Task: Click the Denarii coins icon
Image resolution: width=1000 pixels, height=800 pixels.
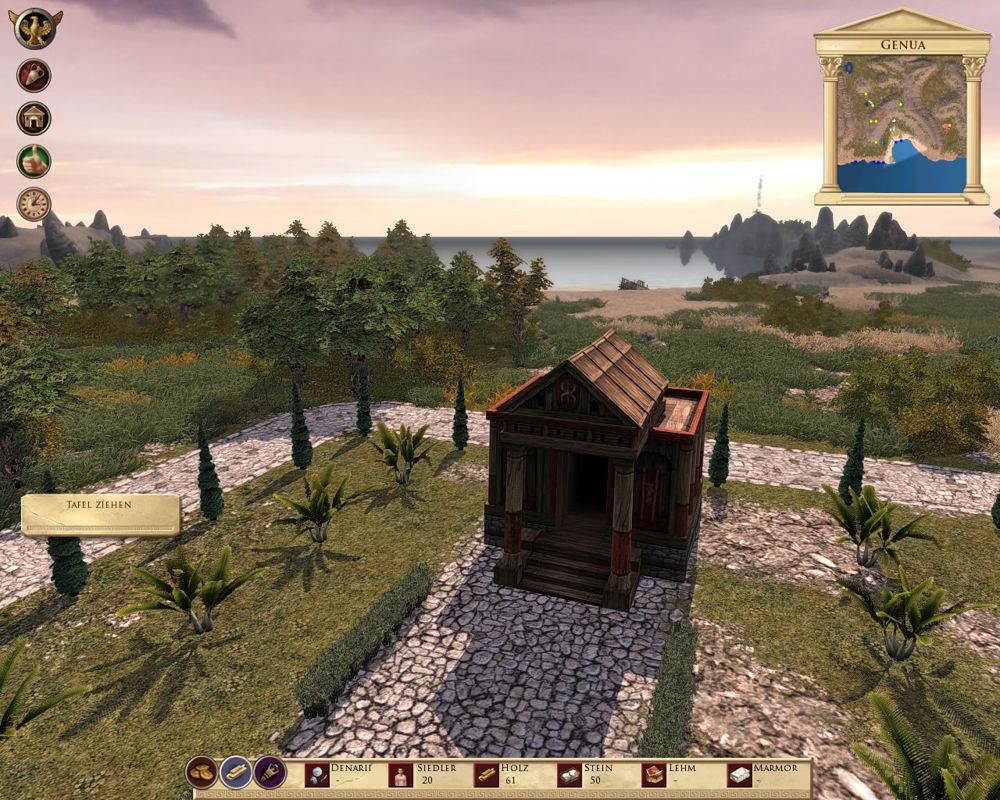Action: tap(317, 775)
